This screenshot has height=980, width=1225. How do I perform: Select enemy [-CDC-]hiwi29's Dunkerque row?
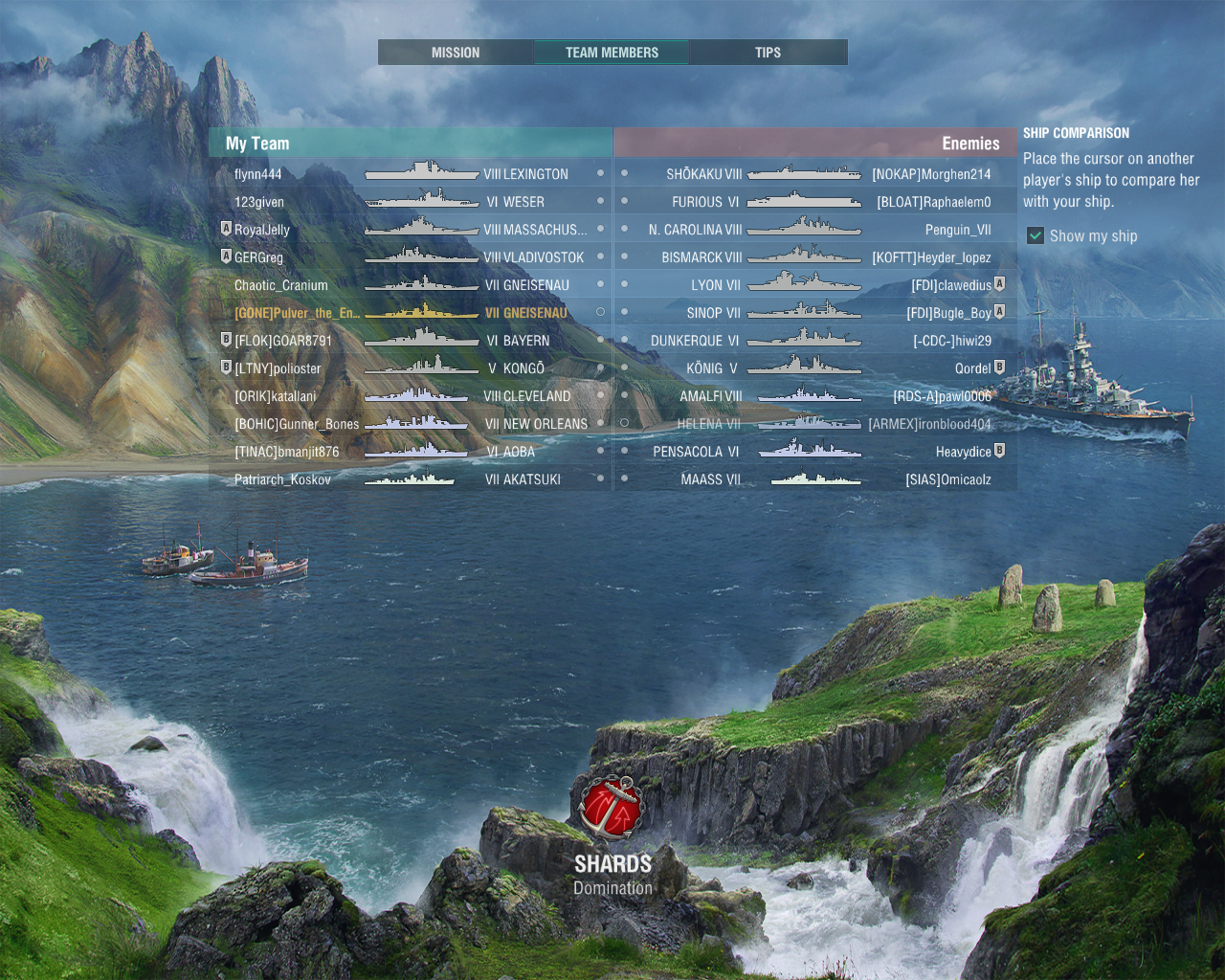tap(813, 341)
